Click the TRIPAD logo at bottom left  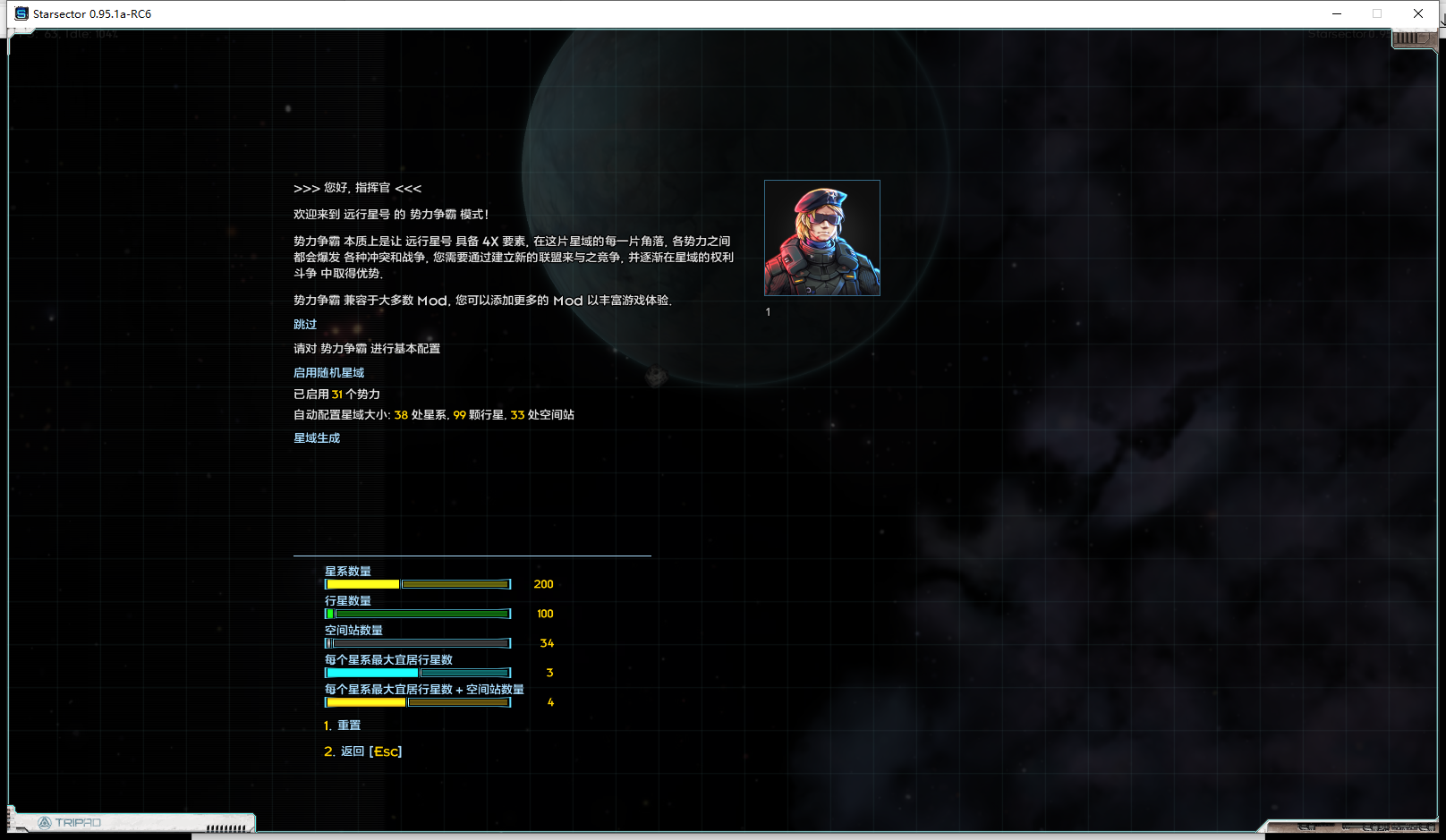pyautogui.click(x=78, y=820)
